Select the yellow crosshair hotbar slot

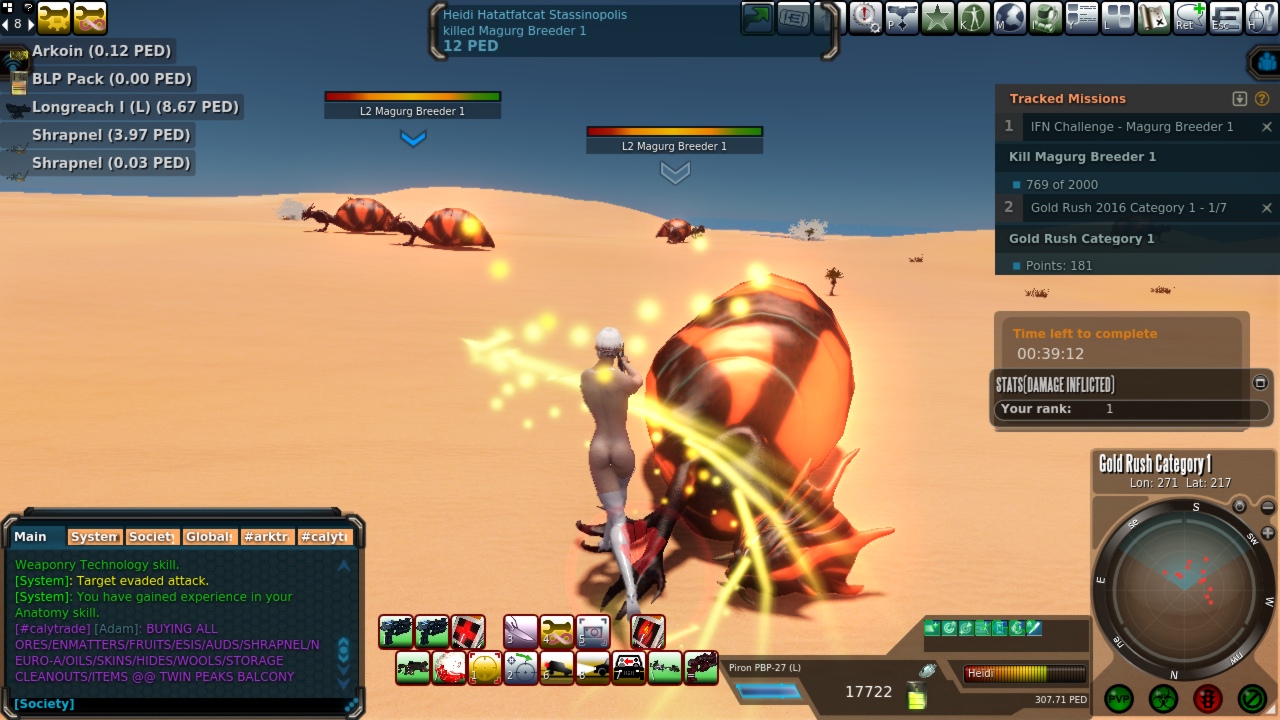485,667
